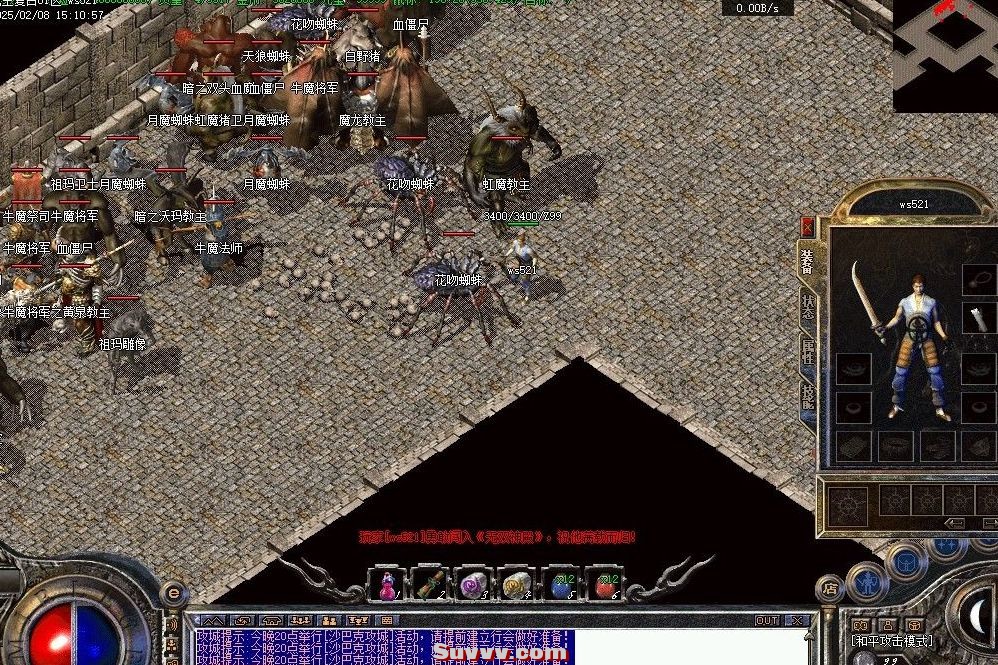Open the 店 shop button

829,587
